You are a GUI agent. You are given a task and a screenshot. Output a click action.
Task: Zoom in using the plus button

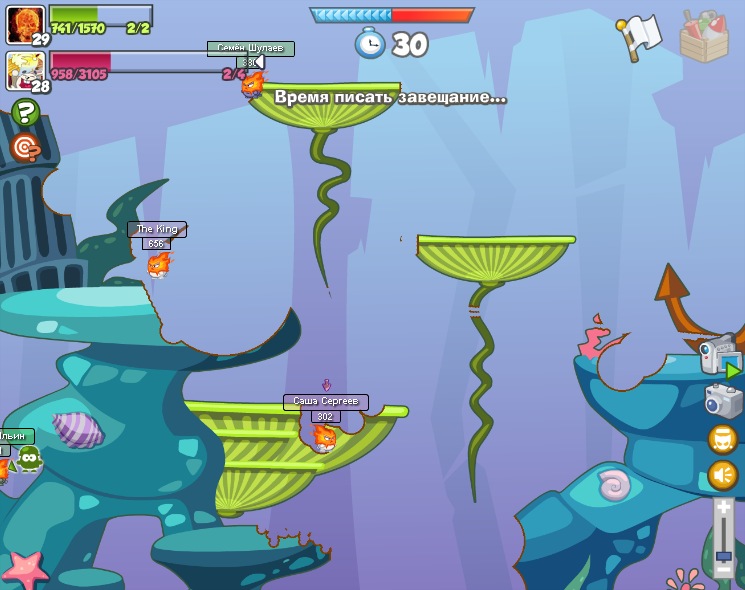coord(724,508)
